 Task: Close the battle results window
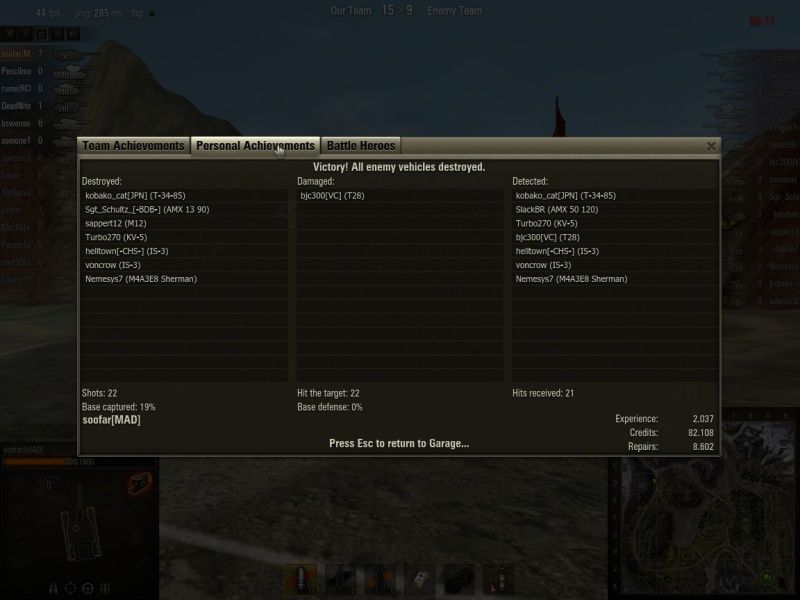711,146
